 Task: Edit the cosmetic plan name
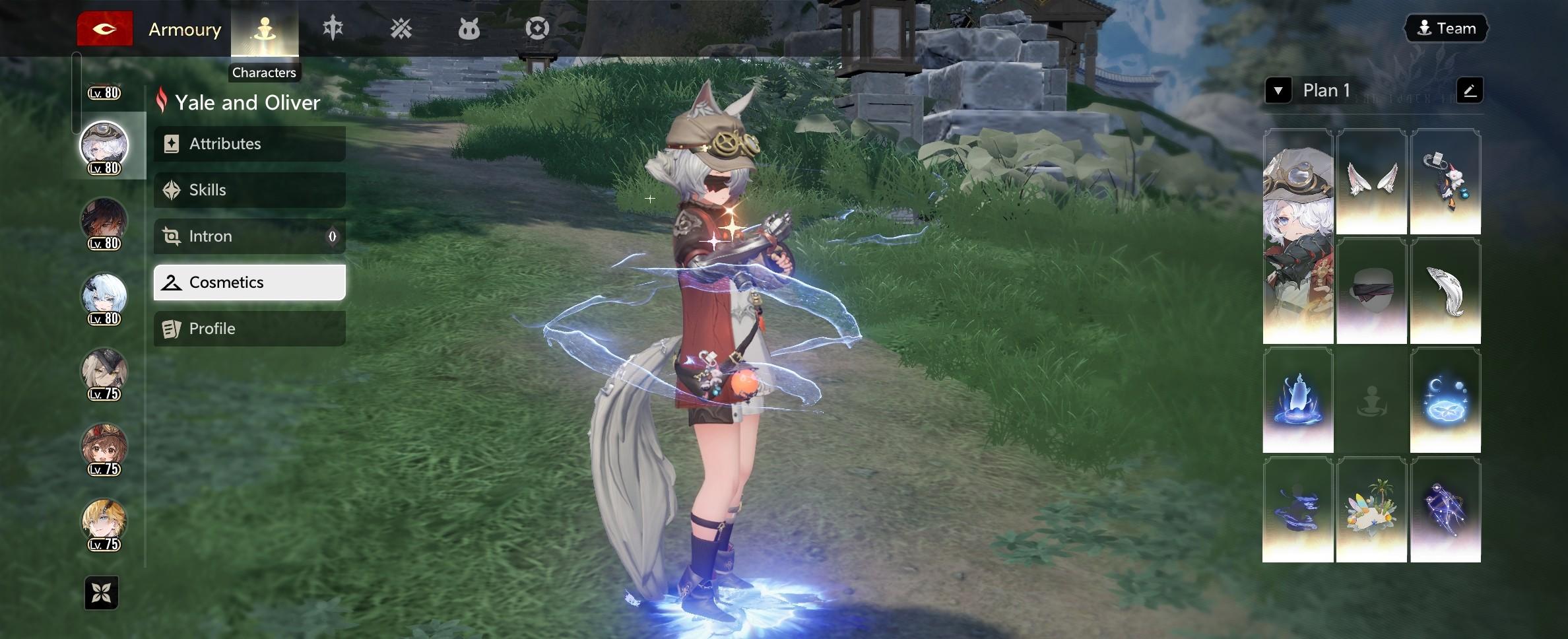point(1469,90)
